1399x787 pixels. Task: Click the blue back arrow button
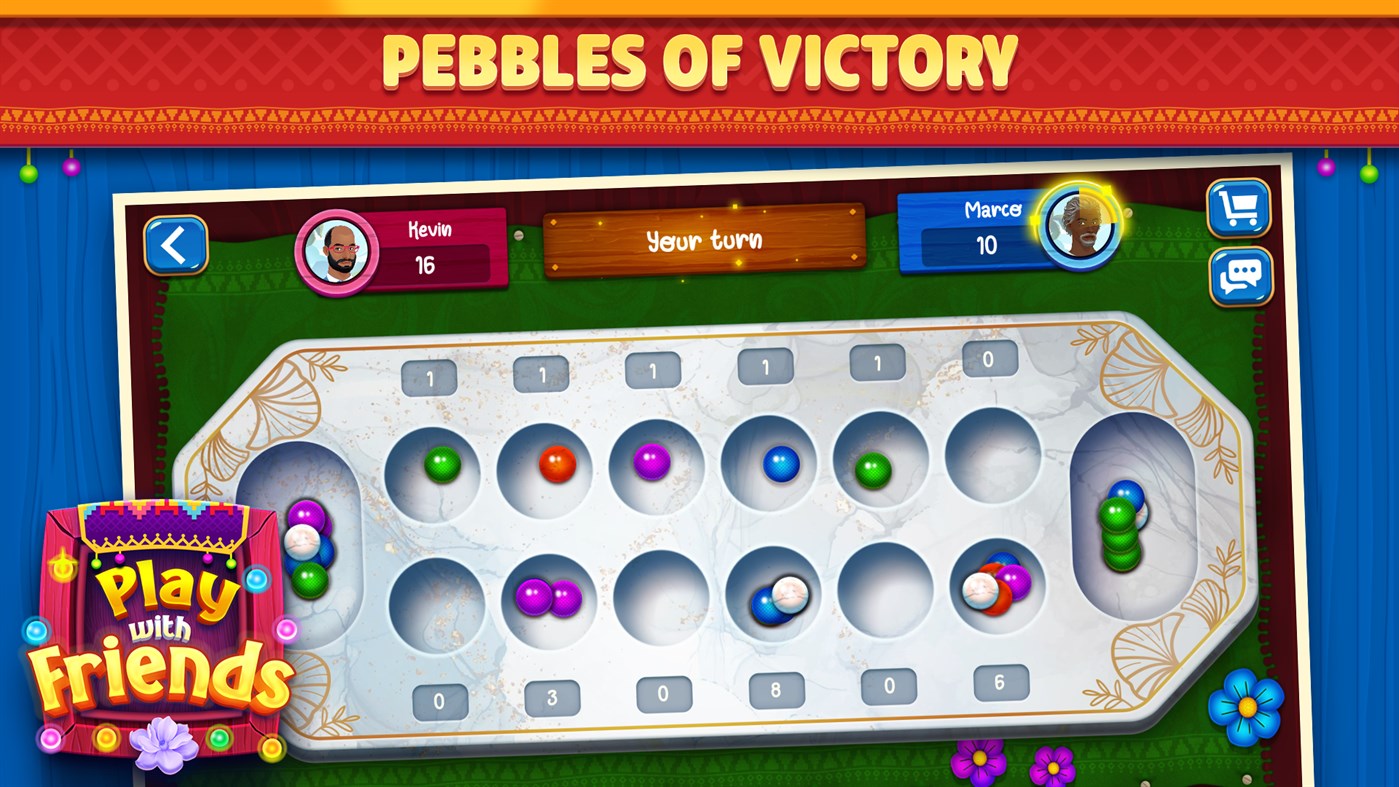point(177,247)
